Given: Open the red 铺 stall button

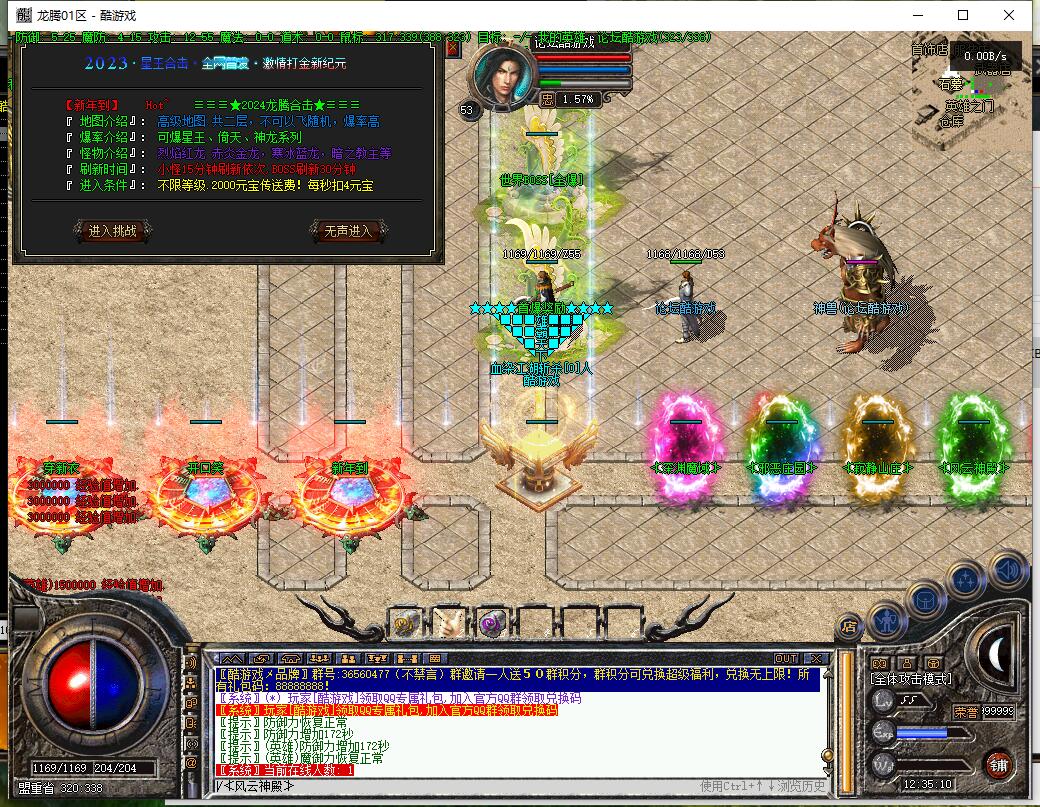Looking at the screenshot, I should coord(997,765).
